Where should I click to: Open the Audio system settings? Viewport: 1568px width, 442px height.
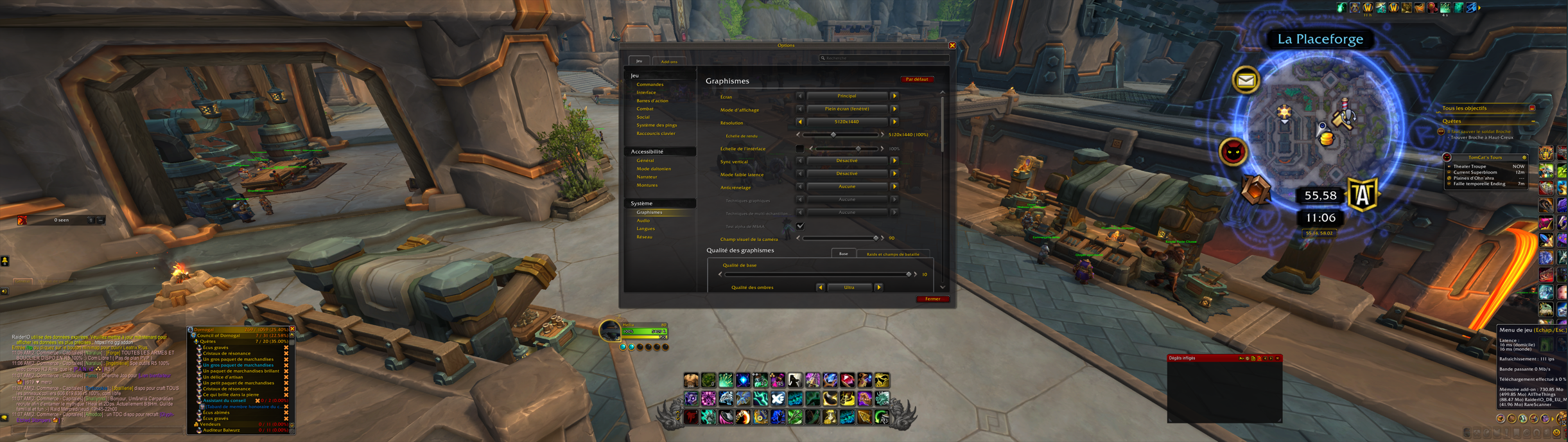point(643,221)
